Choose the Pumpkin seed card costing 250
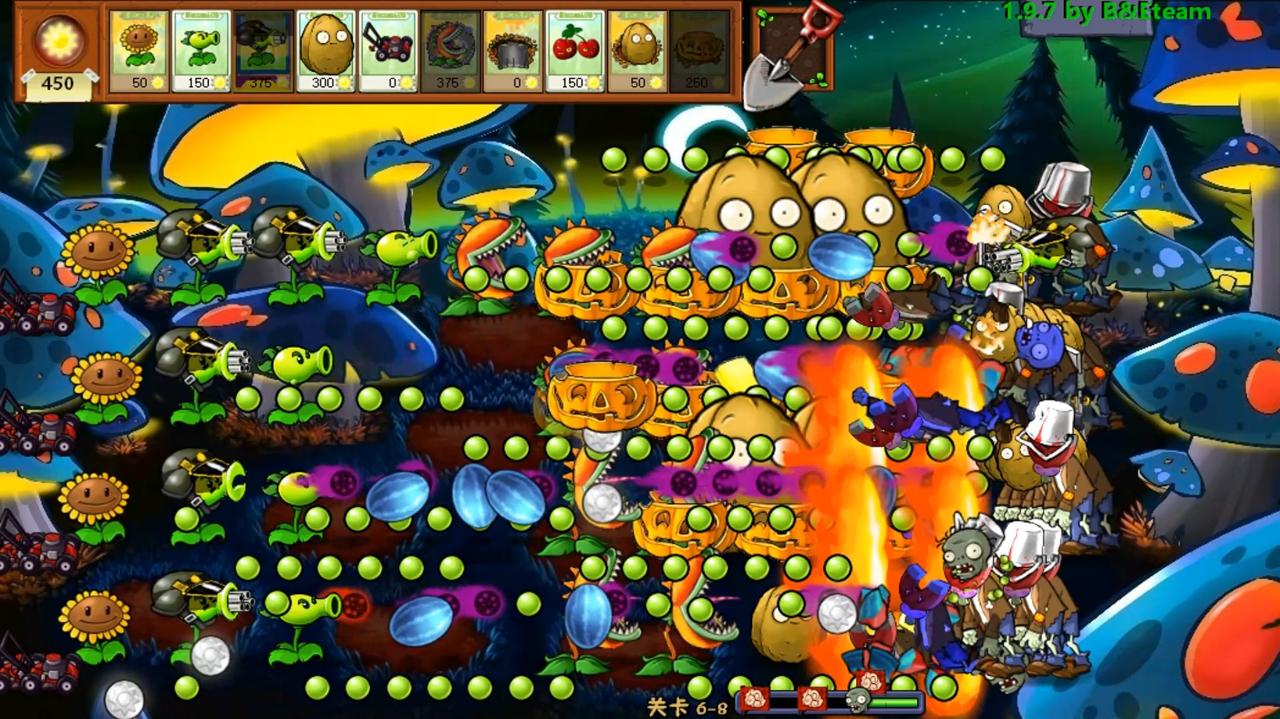 click(700, 51)
